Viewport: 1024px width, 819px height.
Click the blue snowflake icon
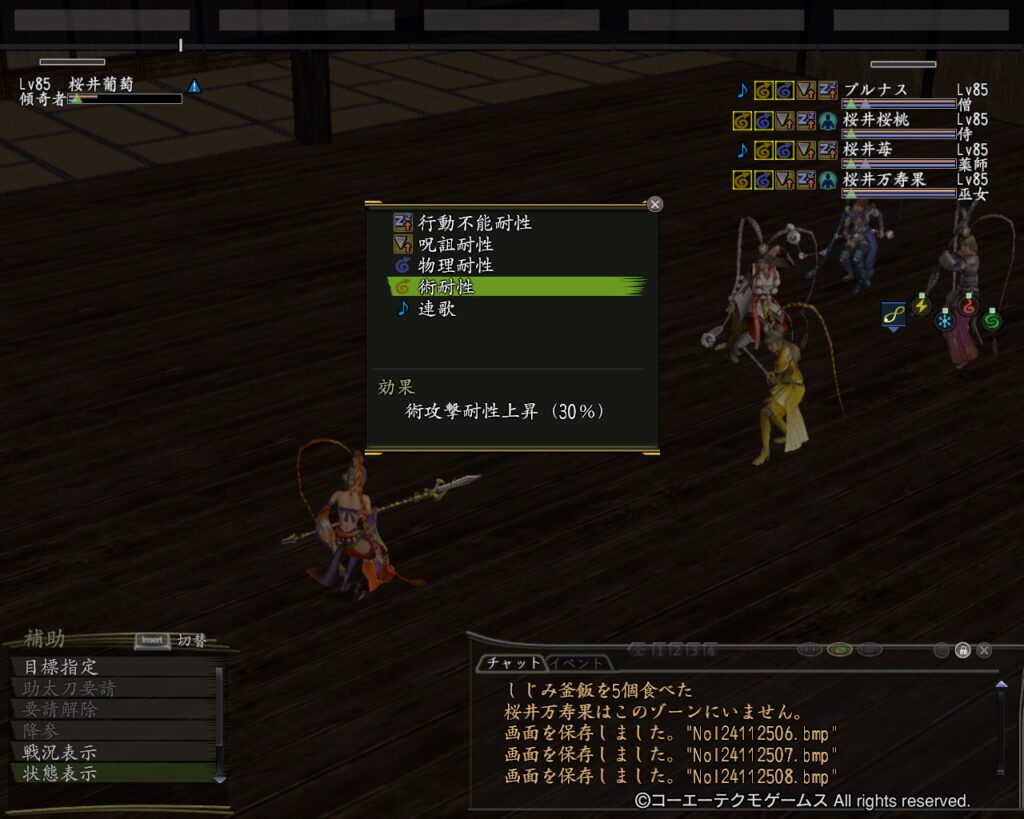pos(944,321)
